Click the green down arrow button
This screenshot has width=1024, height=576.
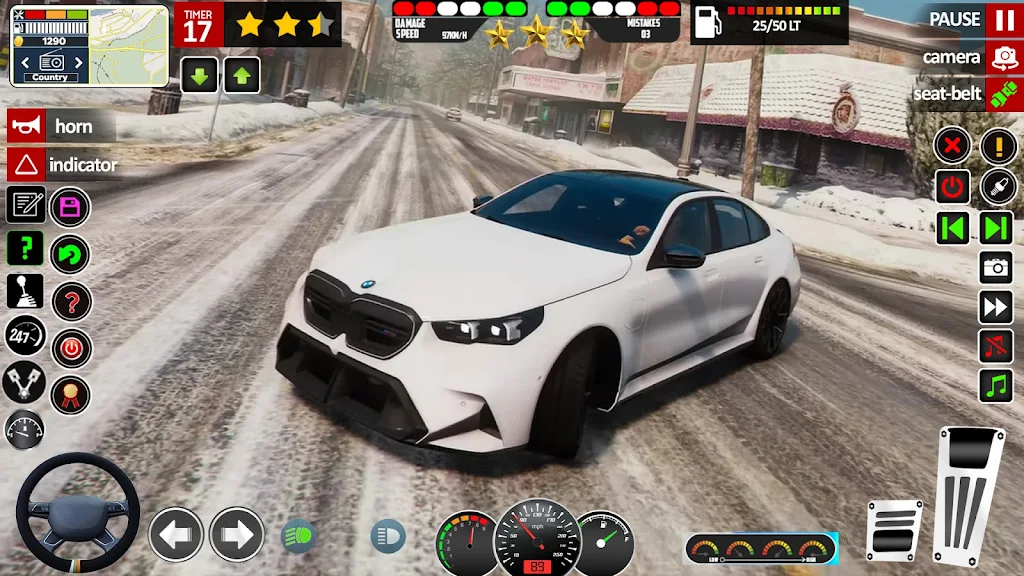[199, 74]
